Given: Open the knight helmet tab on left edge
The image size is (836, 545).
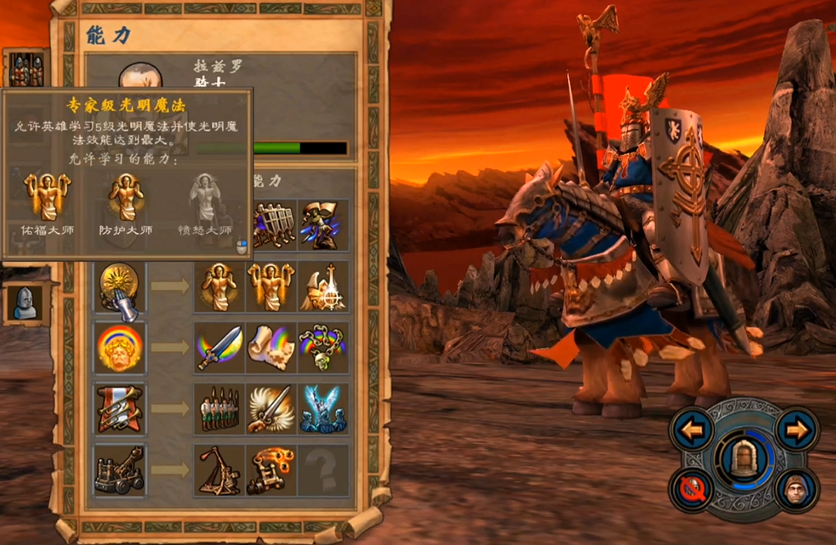Looking at the screenshot, I should point(24,302).
